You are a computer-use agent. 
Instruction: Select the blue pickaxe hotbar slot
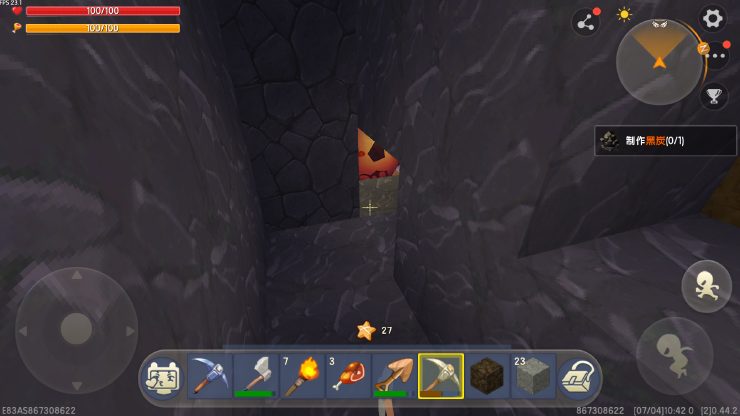coord(210,376)
